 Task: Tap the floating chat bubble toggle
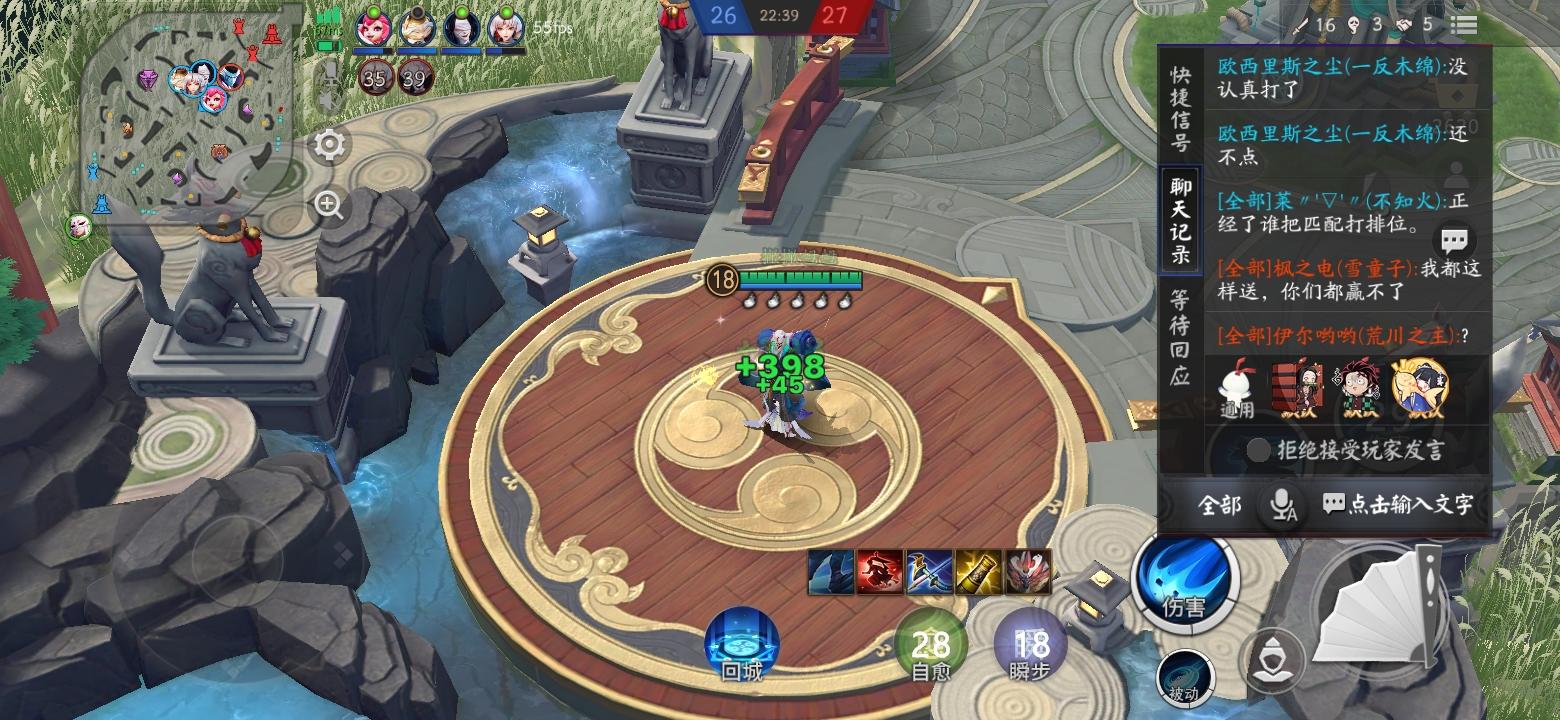pos(1455,240)
